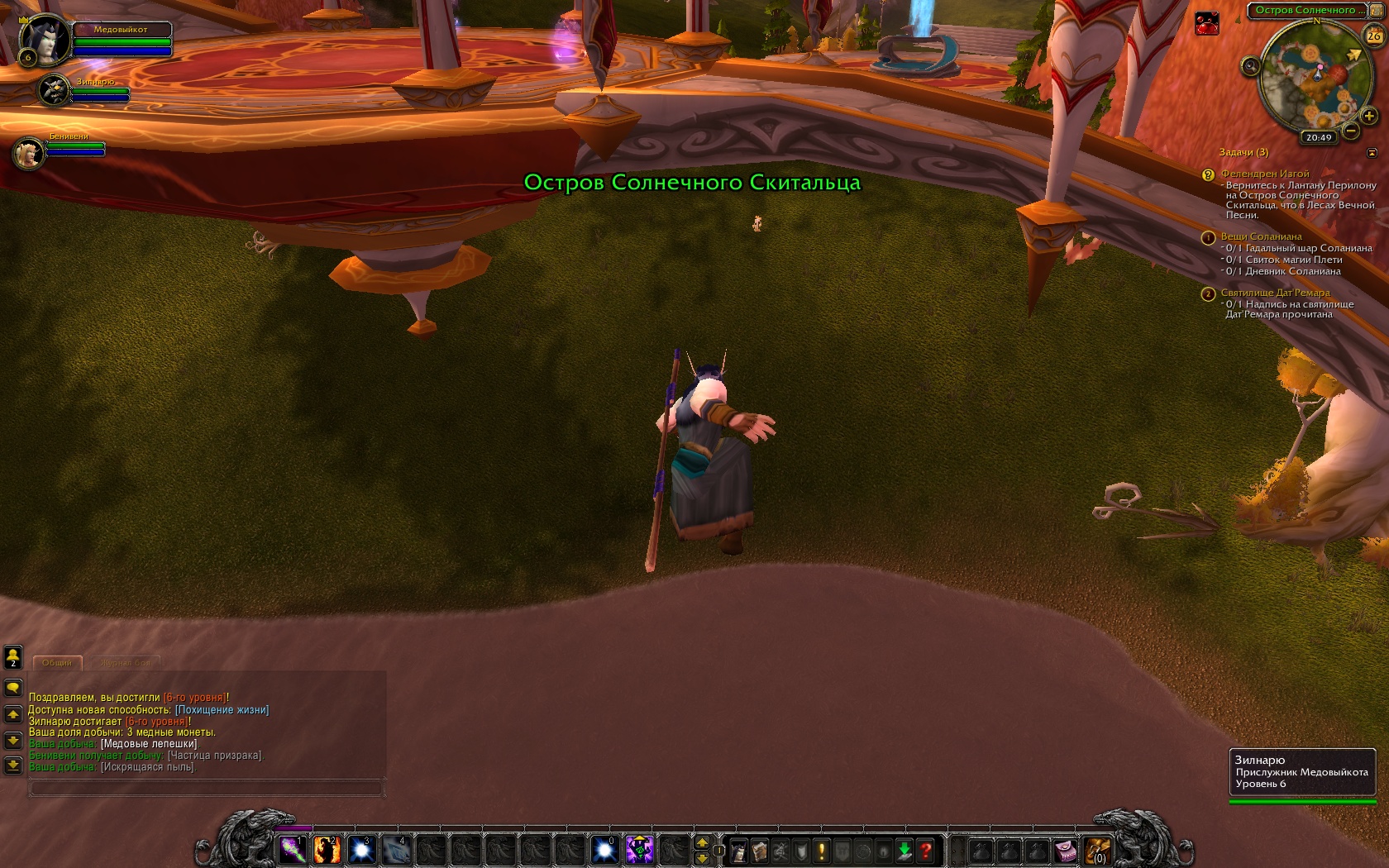Select the Вещи Соланиана quest in tracker

point(1261,236)
